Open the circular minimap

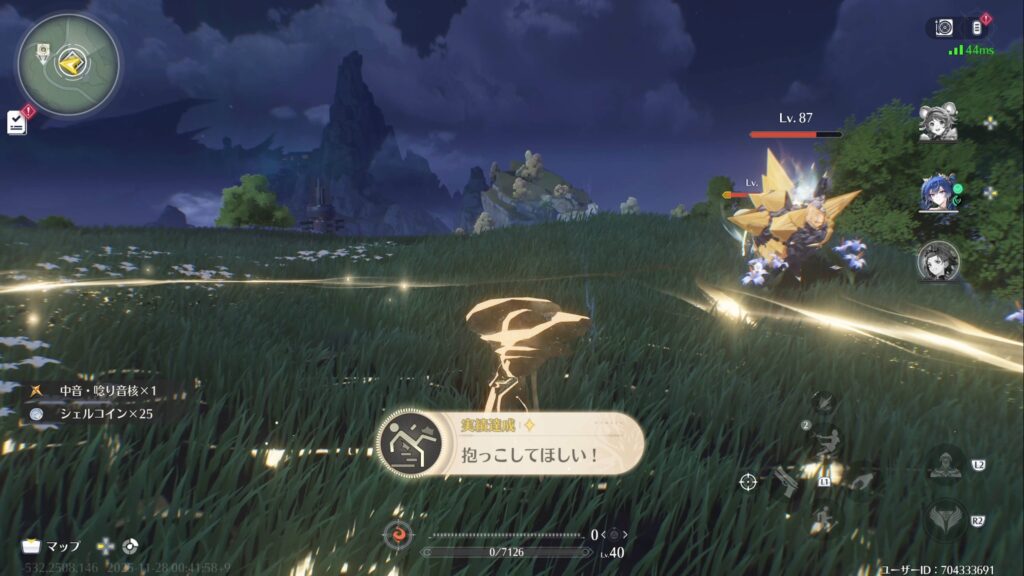tap(68, 64)
